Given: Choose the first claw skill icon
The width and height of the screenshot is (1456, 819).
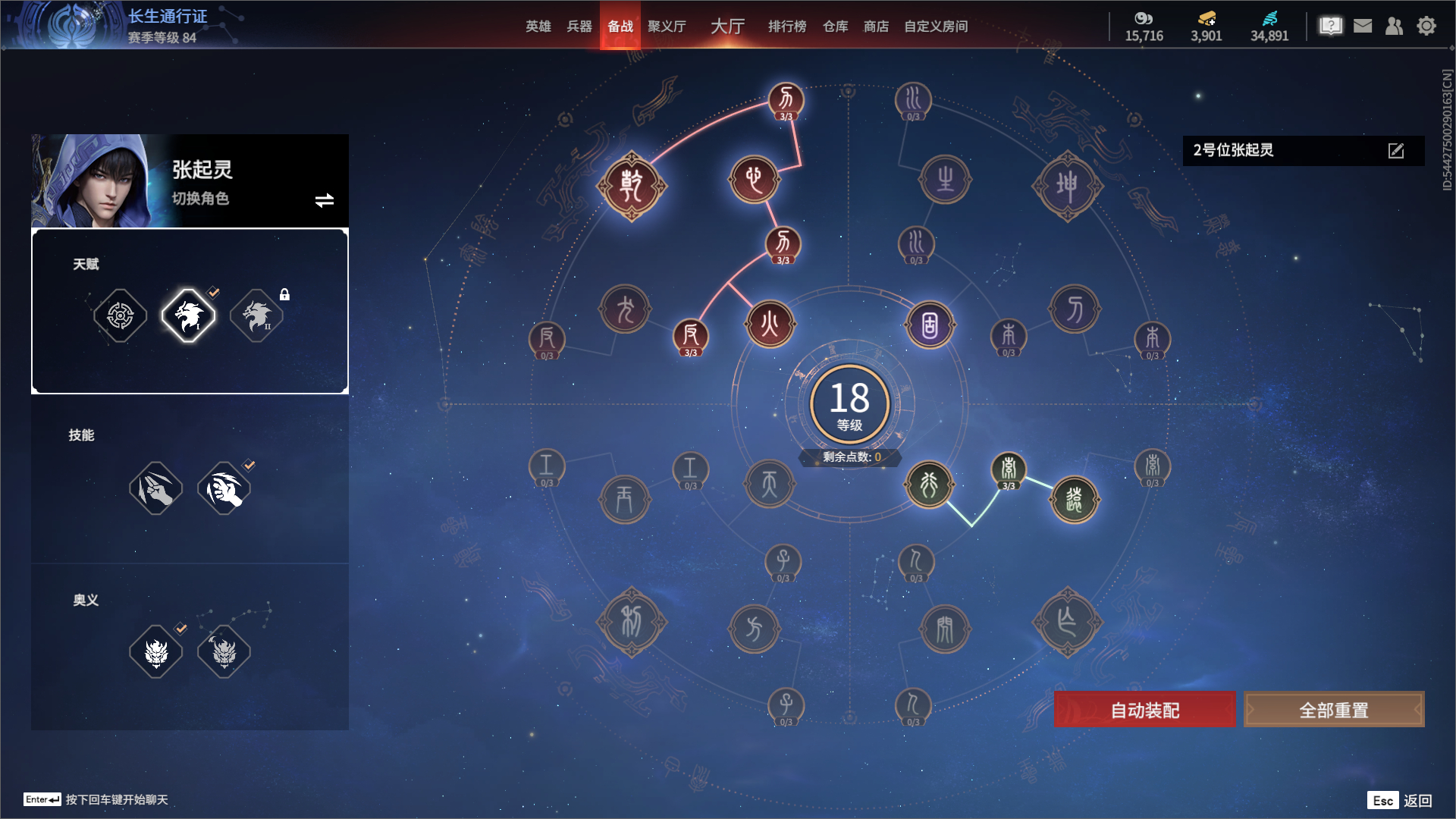Looking at the screenshot, I should [x=156, y=488].
